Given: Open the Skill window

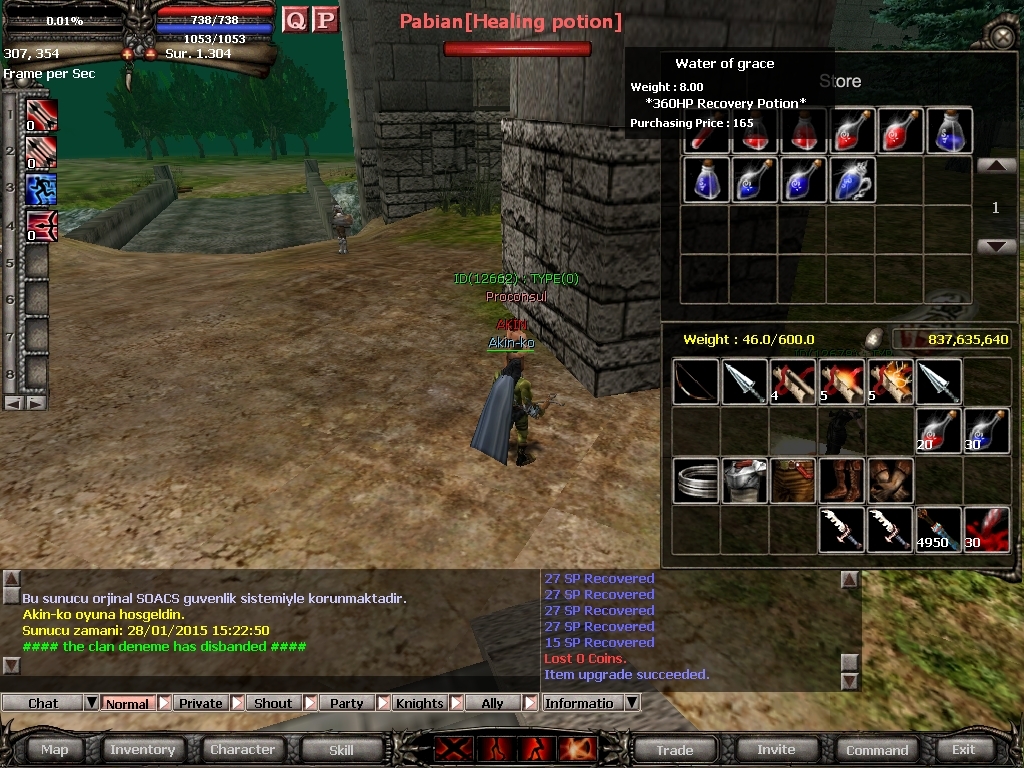Looking at the screenshot, I should [341, 749].
